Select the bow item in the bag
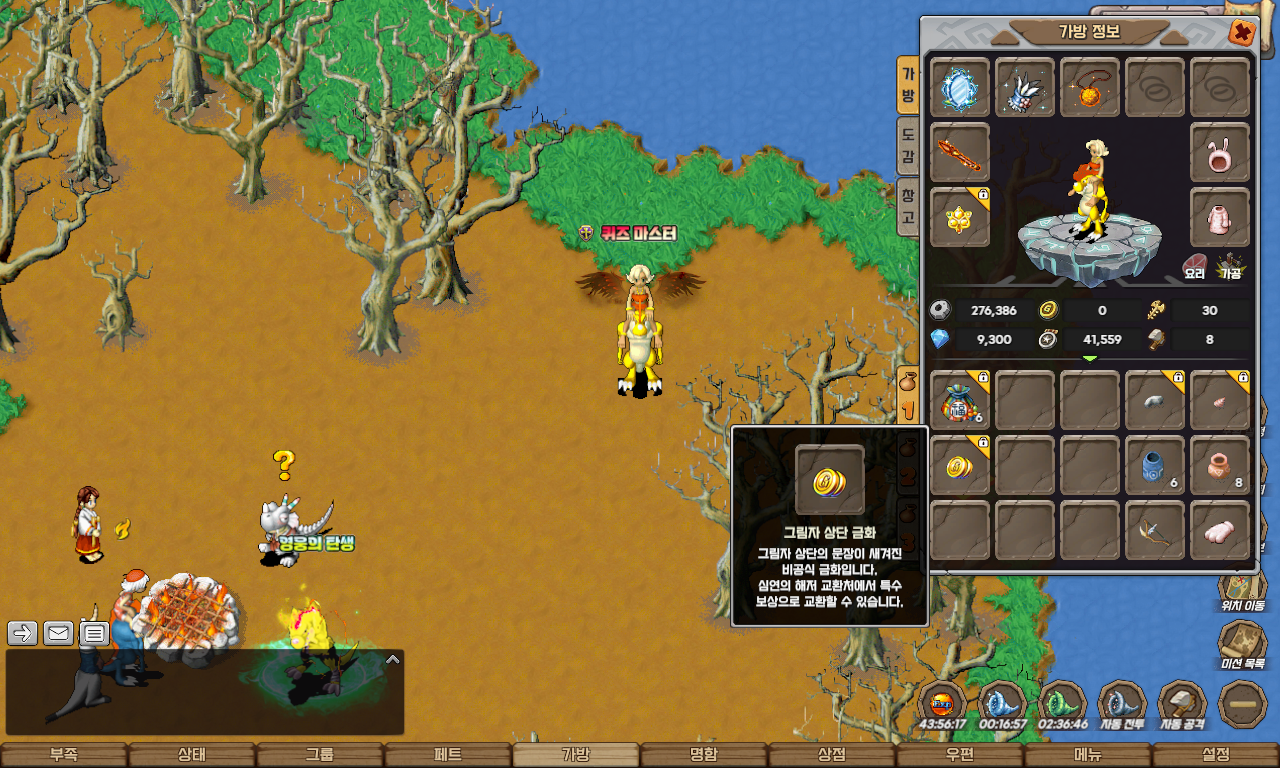1280x768 pixels. pos(1155,530)
